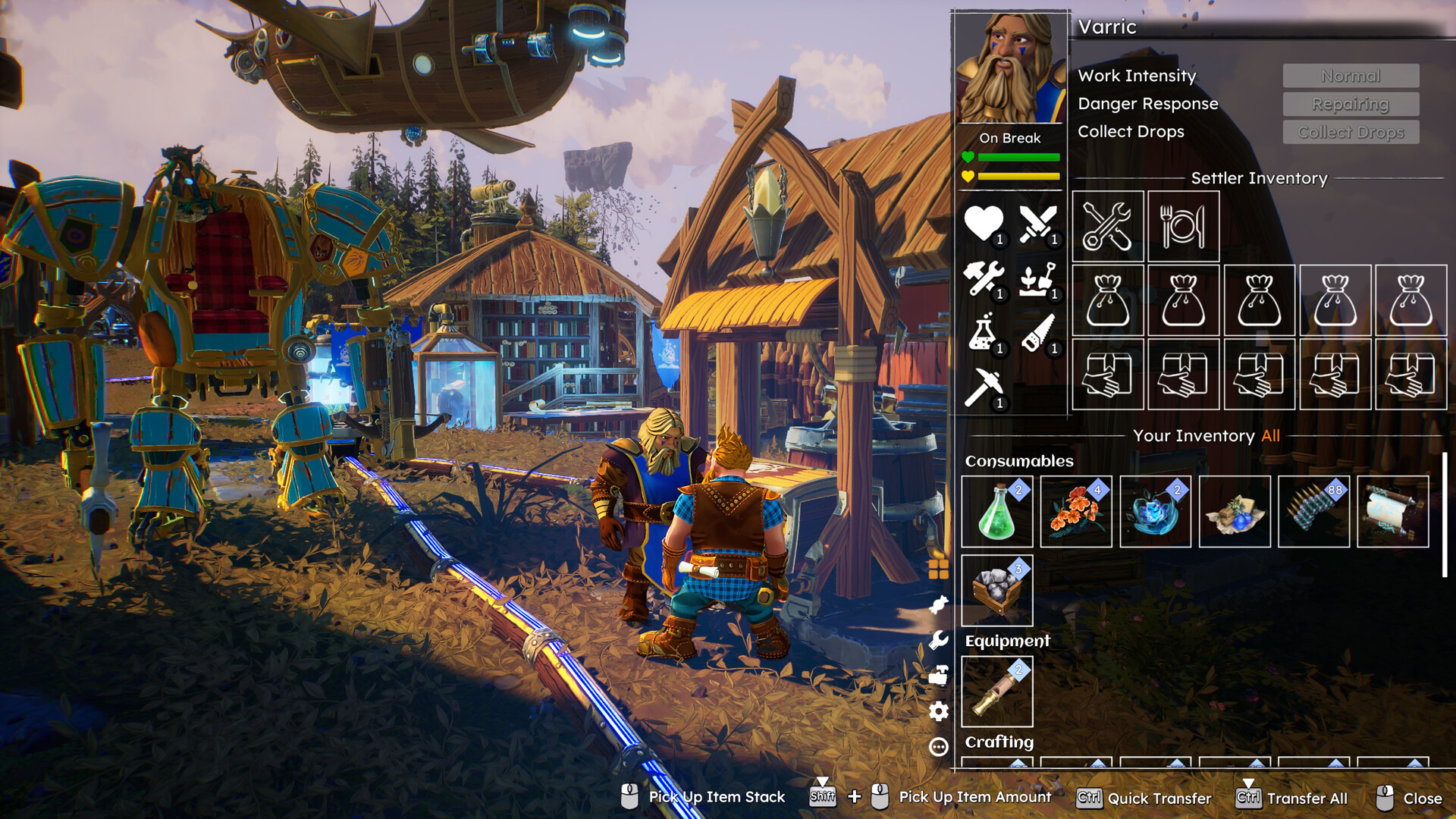Filter inventory by crafting hammer icon
This screenshot has width=1456, height=819.
(939, 675)
